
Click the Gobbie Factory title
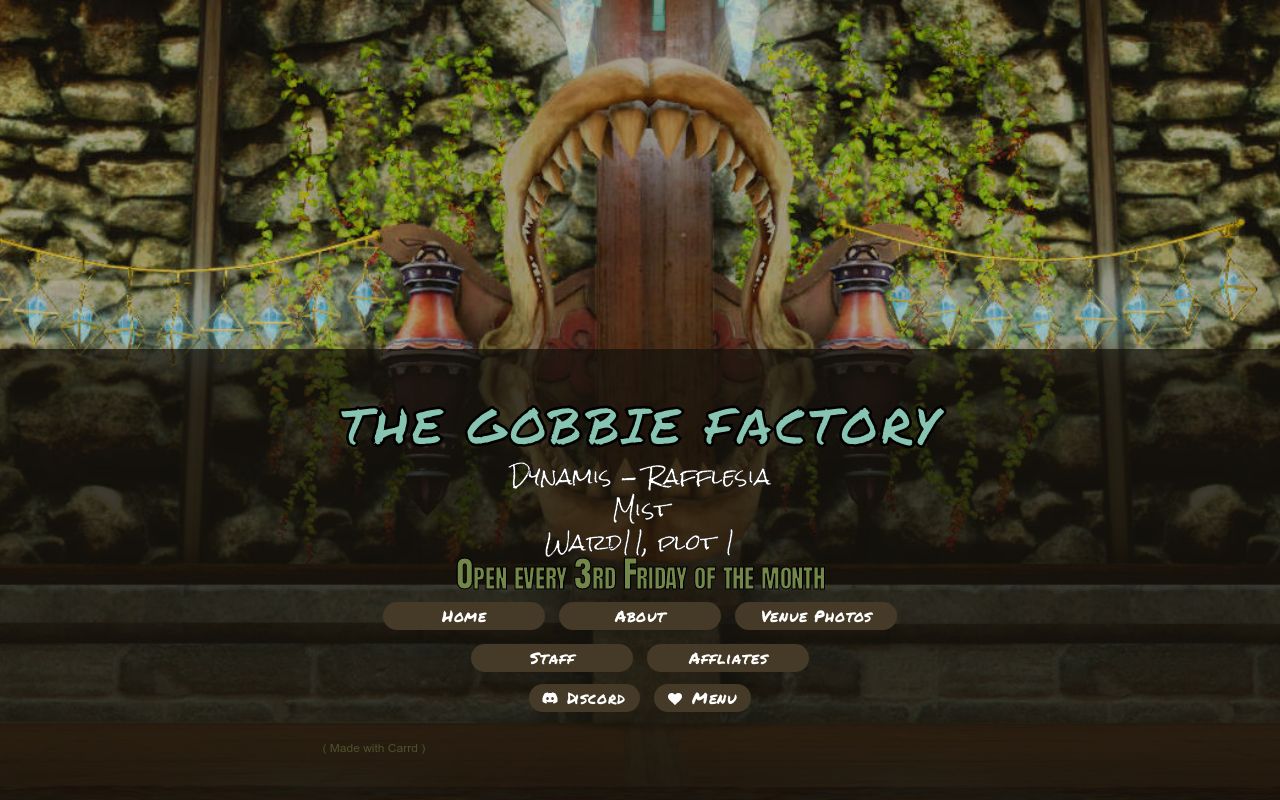pos(641,425)
